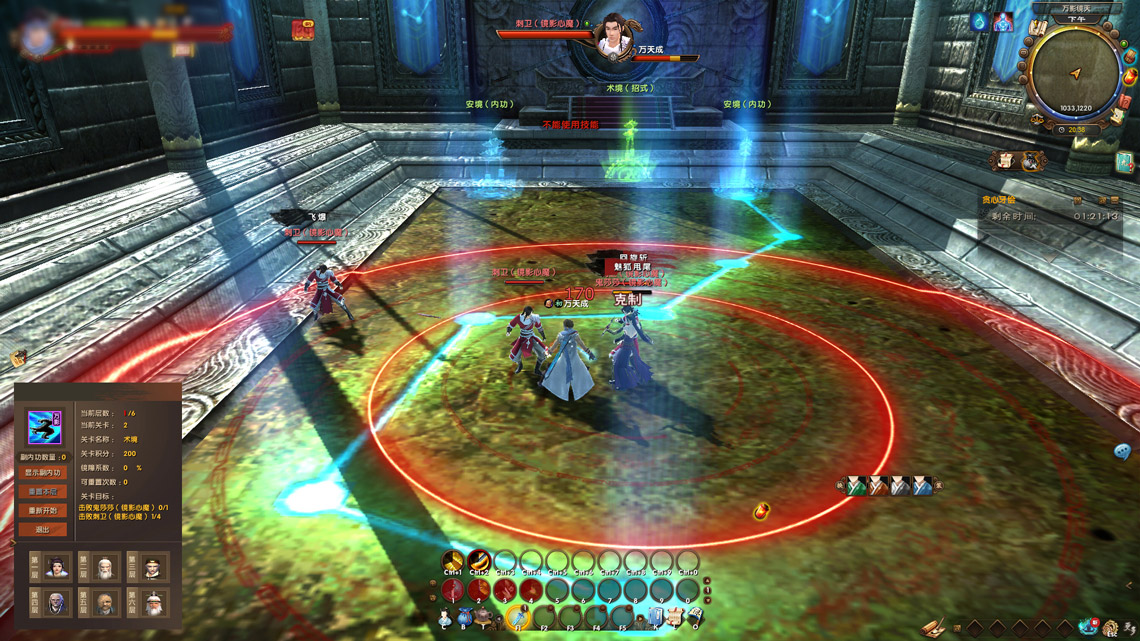Activate the Ctrl+1 golden skill

453,560
